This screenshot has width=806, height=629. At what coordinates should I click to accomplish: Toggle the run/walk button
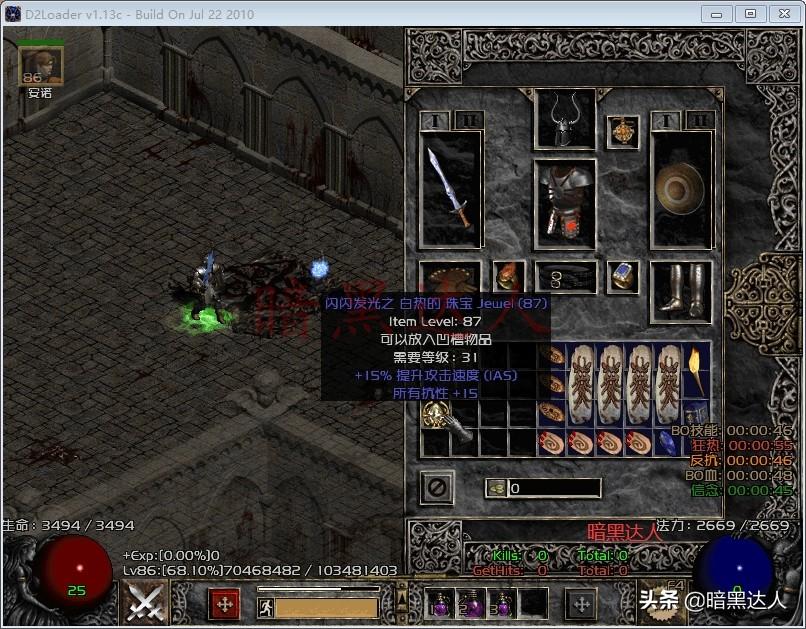266,606
